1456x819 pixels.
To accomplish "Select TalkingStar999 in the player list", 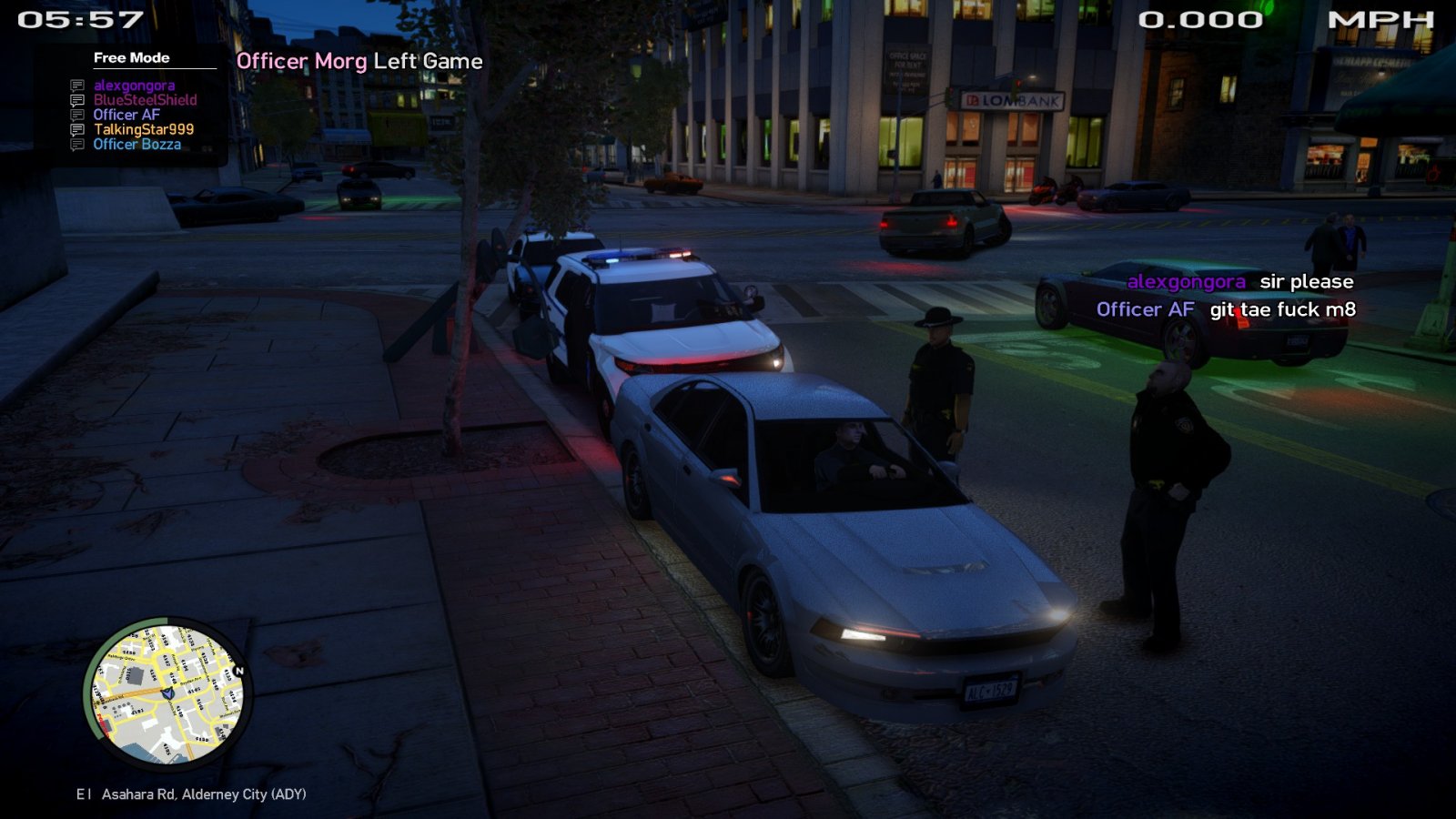I will point(143,129).
